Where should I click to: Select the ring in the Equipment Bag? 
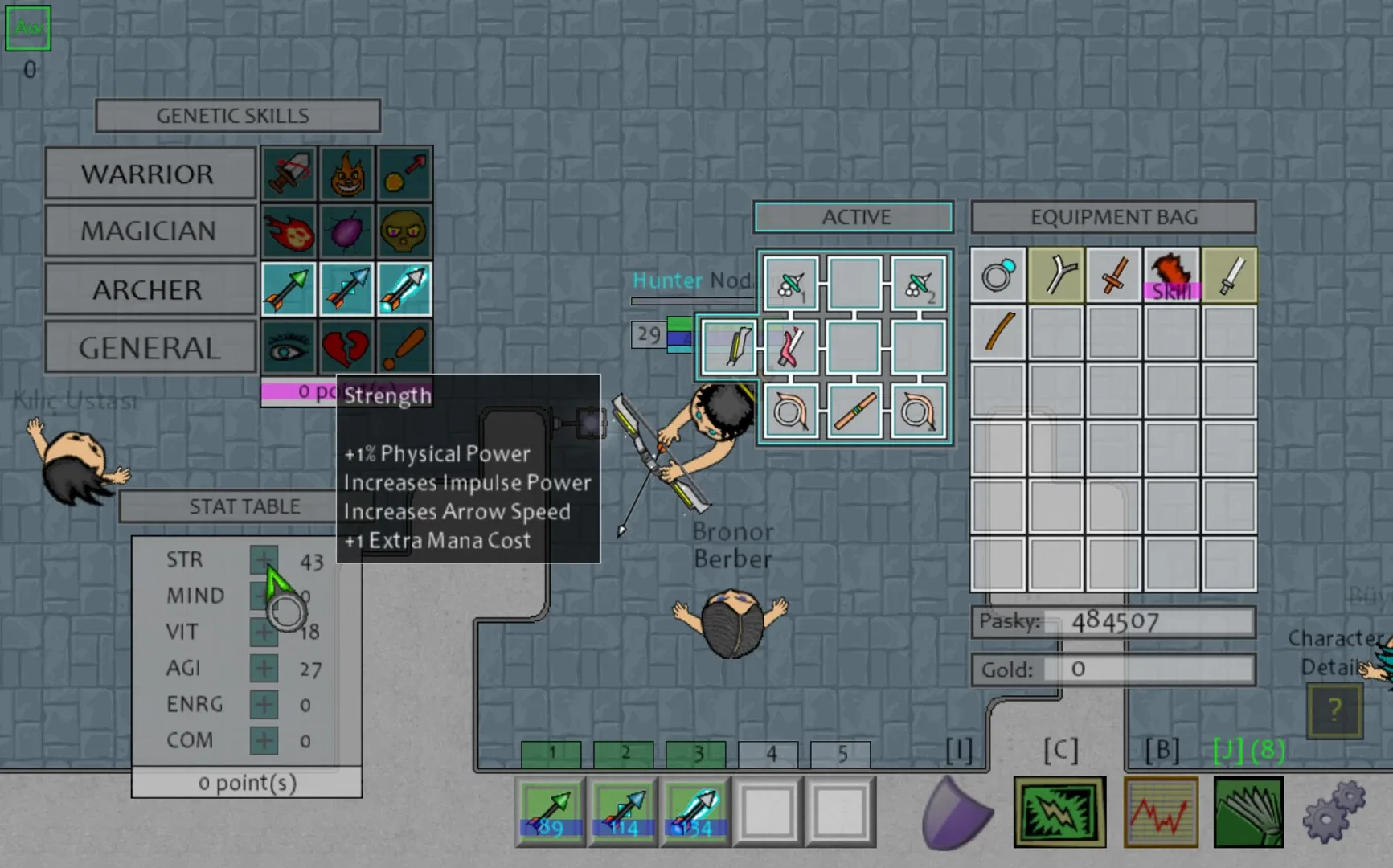tap(997, 276)
